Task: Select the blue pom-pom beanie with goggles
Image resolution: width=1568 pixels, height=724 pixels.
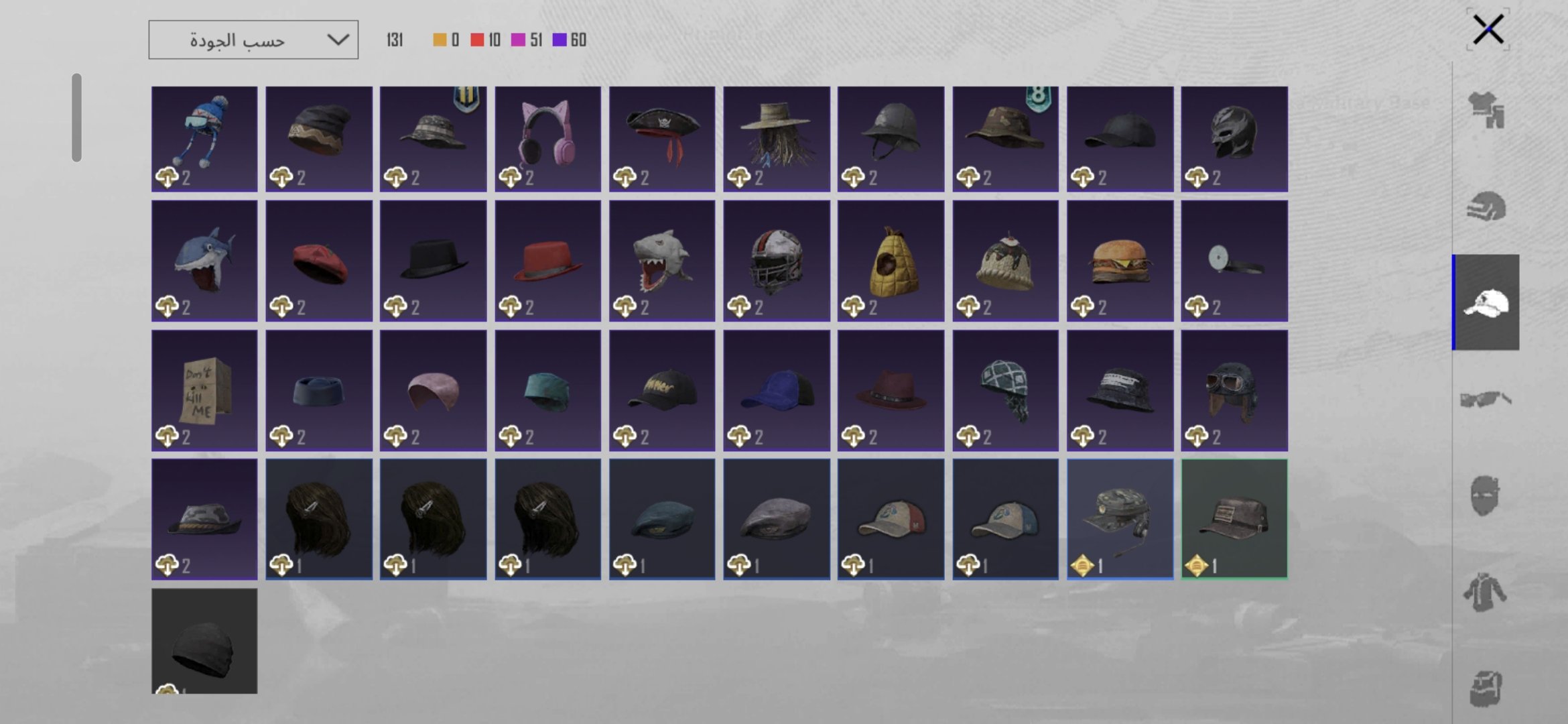Action: click(204, 139)
